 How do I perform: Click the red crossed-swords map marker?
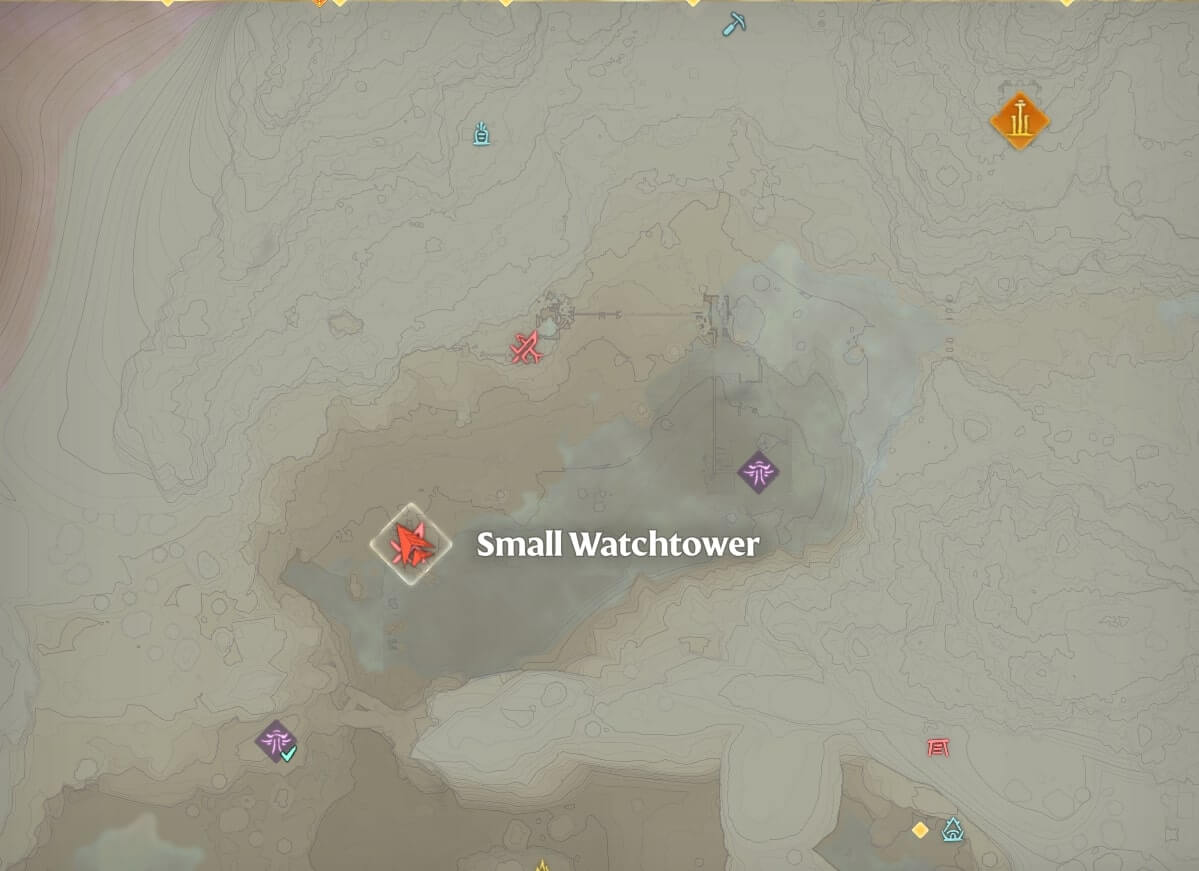526,347
